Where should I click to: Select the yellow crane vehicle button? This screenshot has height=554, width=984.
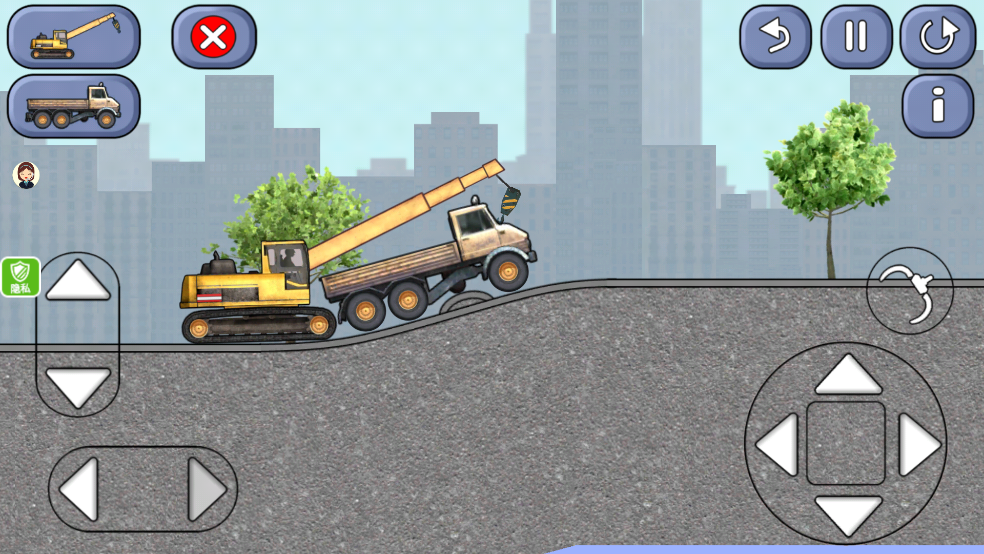coord(73,37)
